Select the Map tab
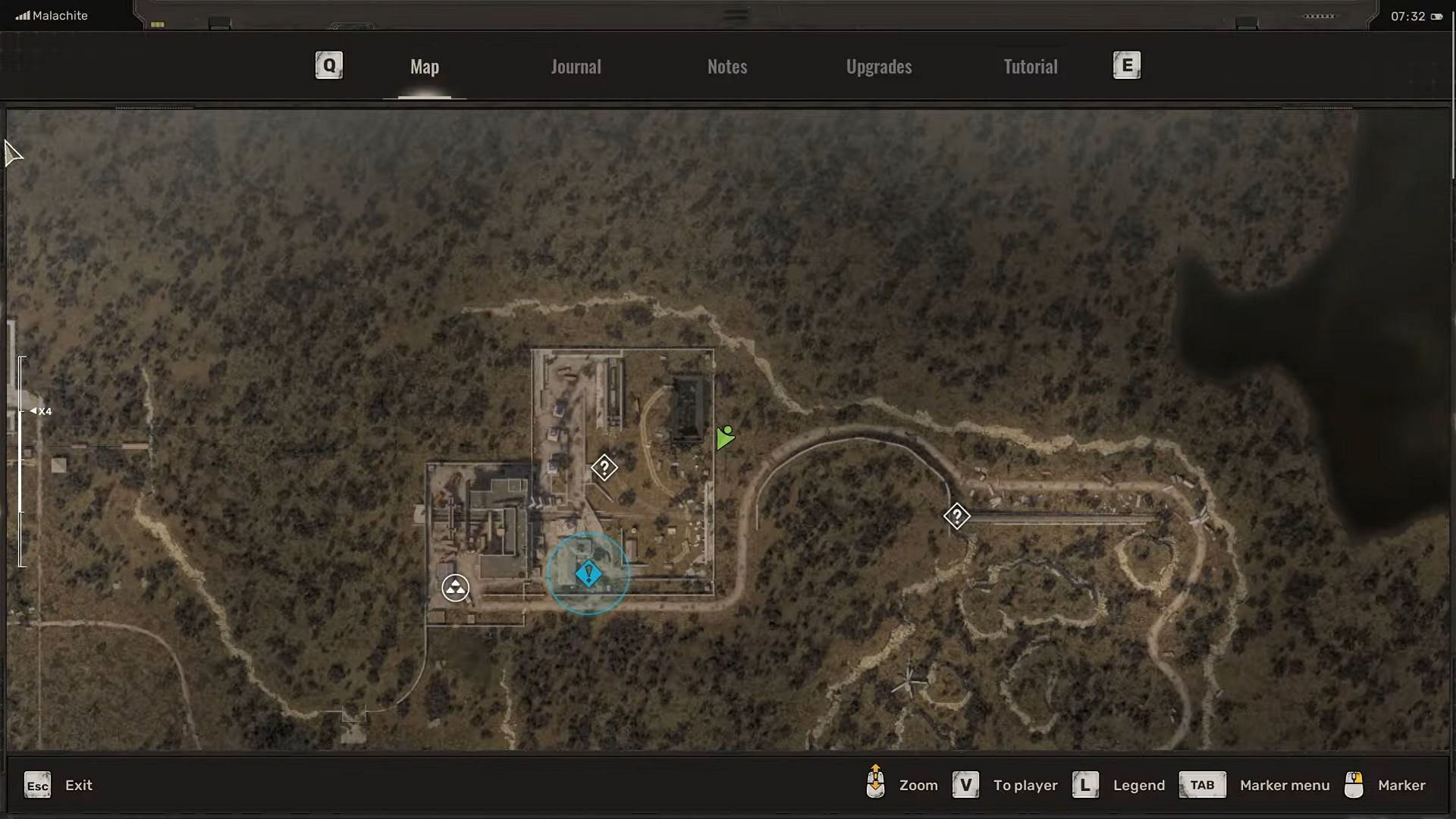 (425, 67)
